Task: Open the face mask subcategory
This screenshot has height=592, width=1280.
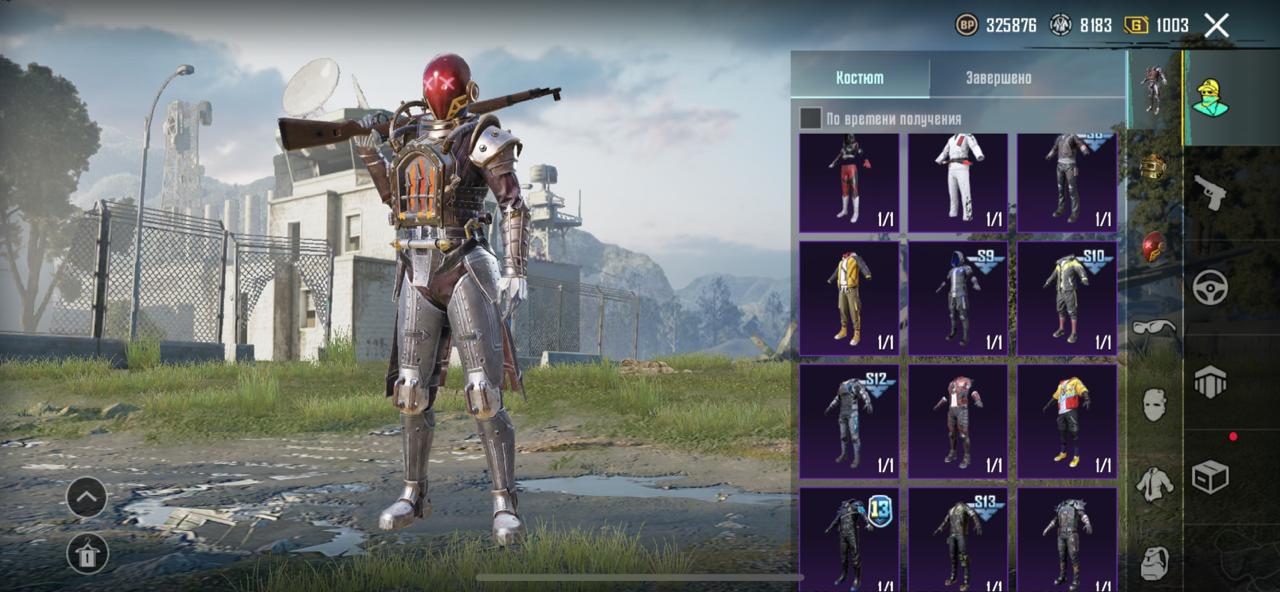Action: [1154, 404]
